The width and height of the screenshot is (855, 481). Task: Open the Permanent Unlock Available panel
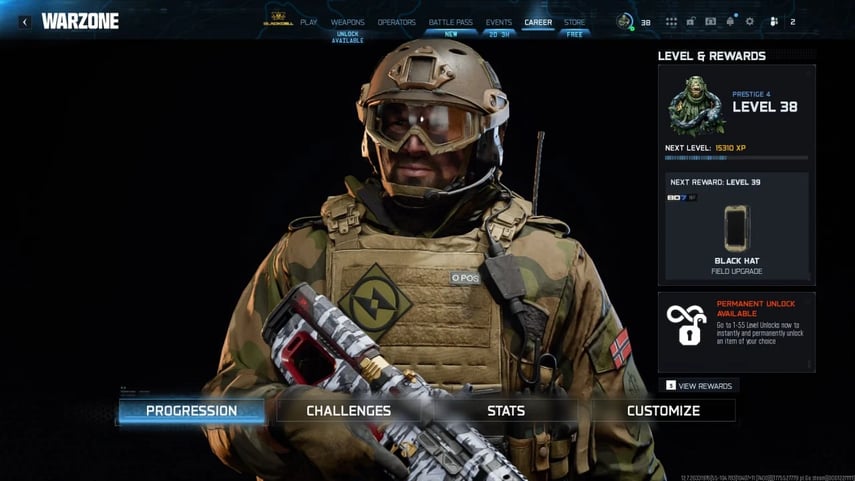(x=736, y=332)
